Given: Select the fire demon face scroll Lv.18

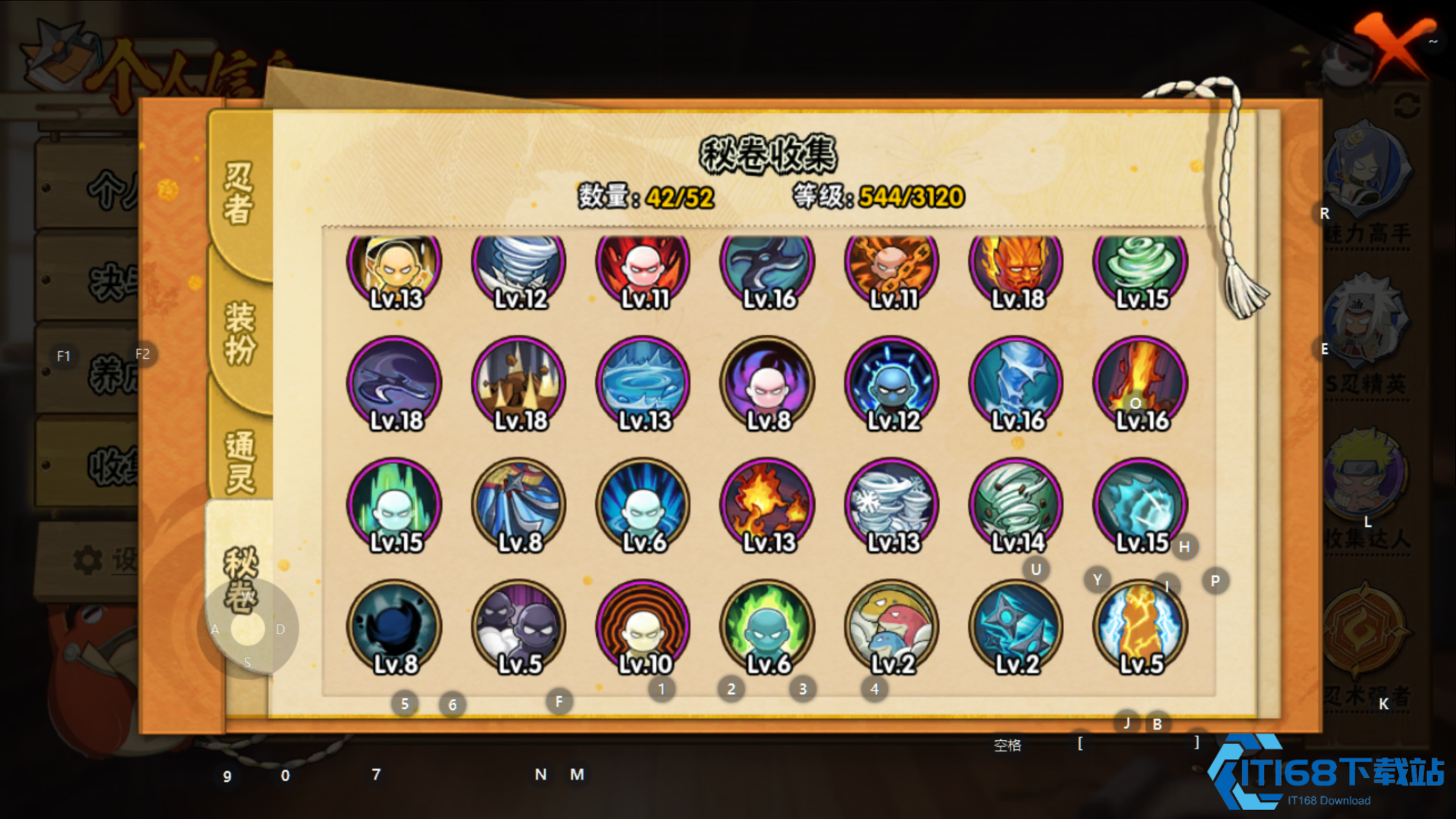Looking at the screenshot, I should click(1016, 265).
